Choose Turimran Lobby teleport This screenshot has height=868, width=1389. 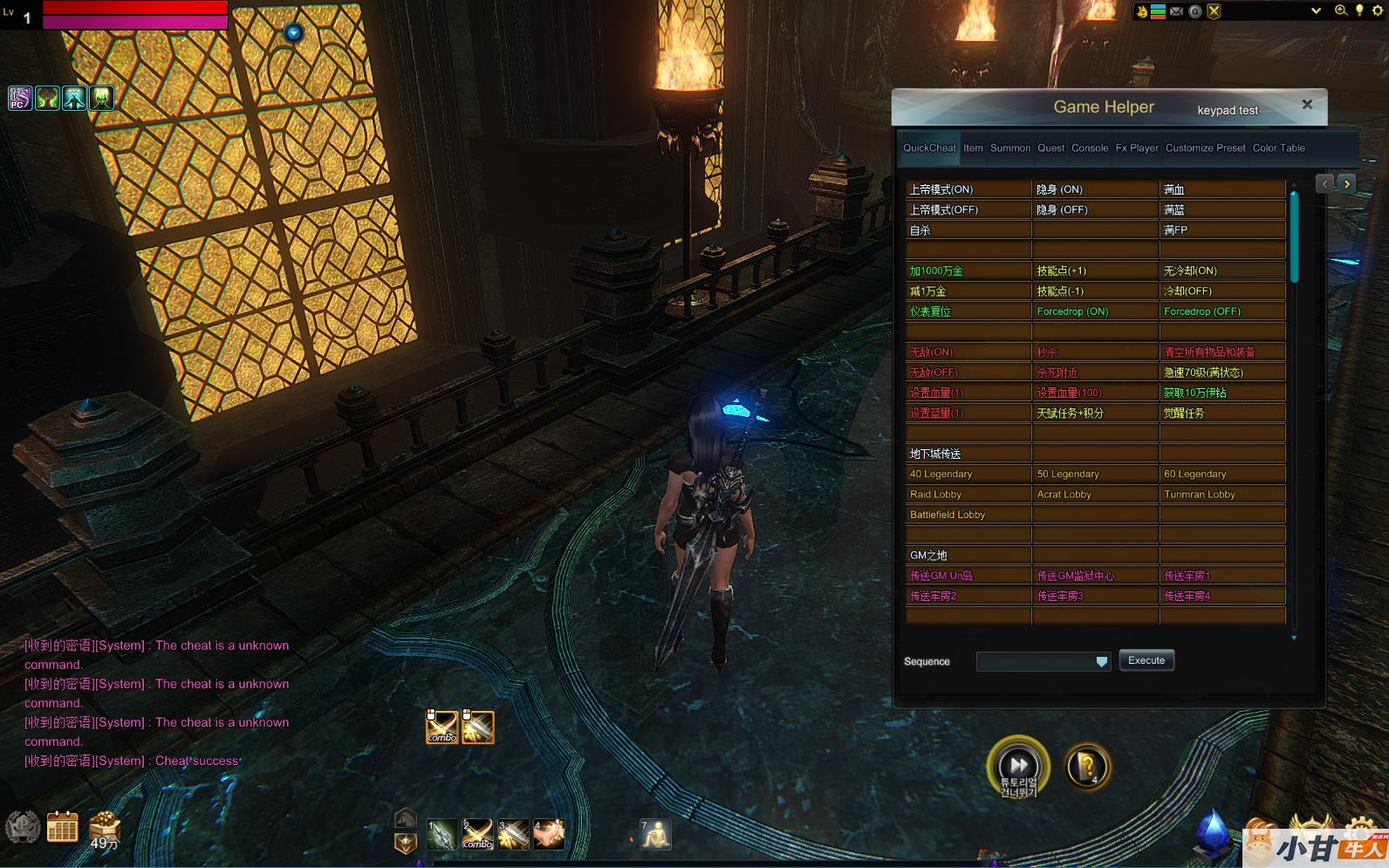pos(1199,495)
